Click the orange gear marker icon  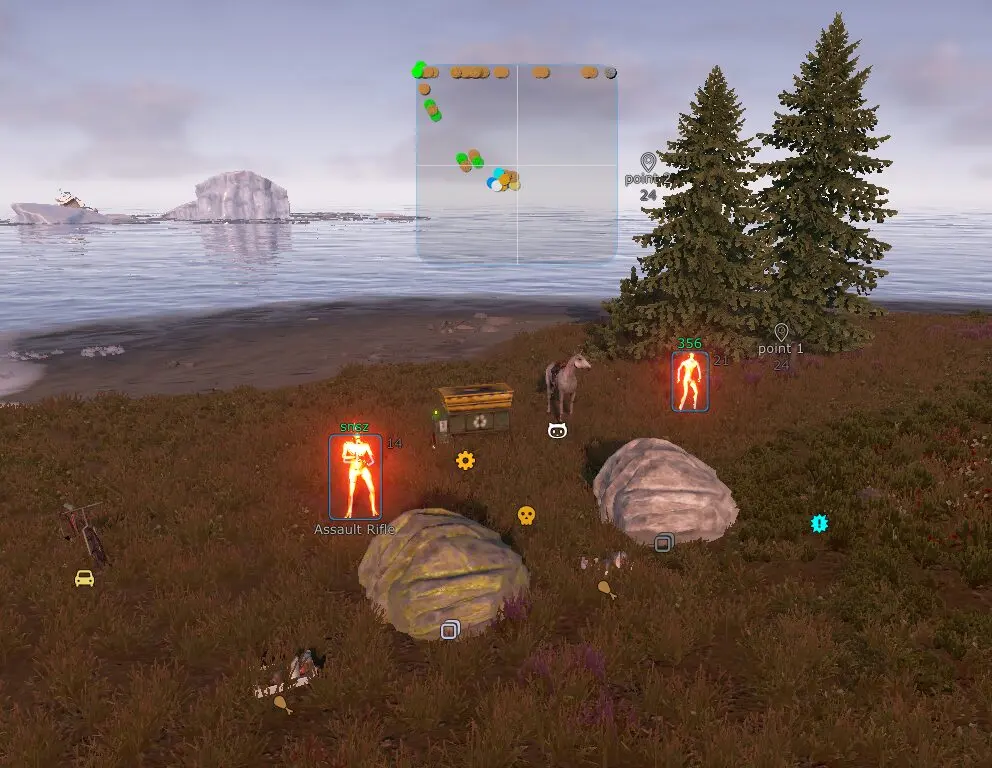pyautogui.click(x=465, y=460)
